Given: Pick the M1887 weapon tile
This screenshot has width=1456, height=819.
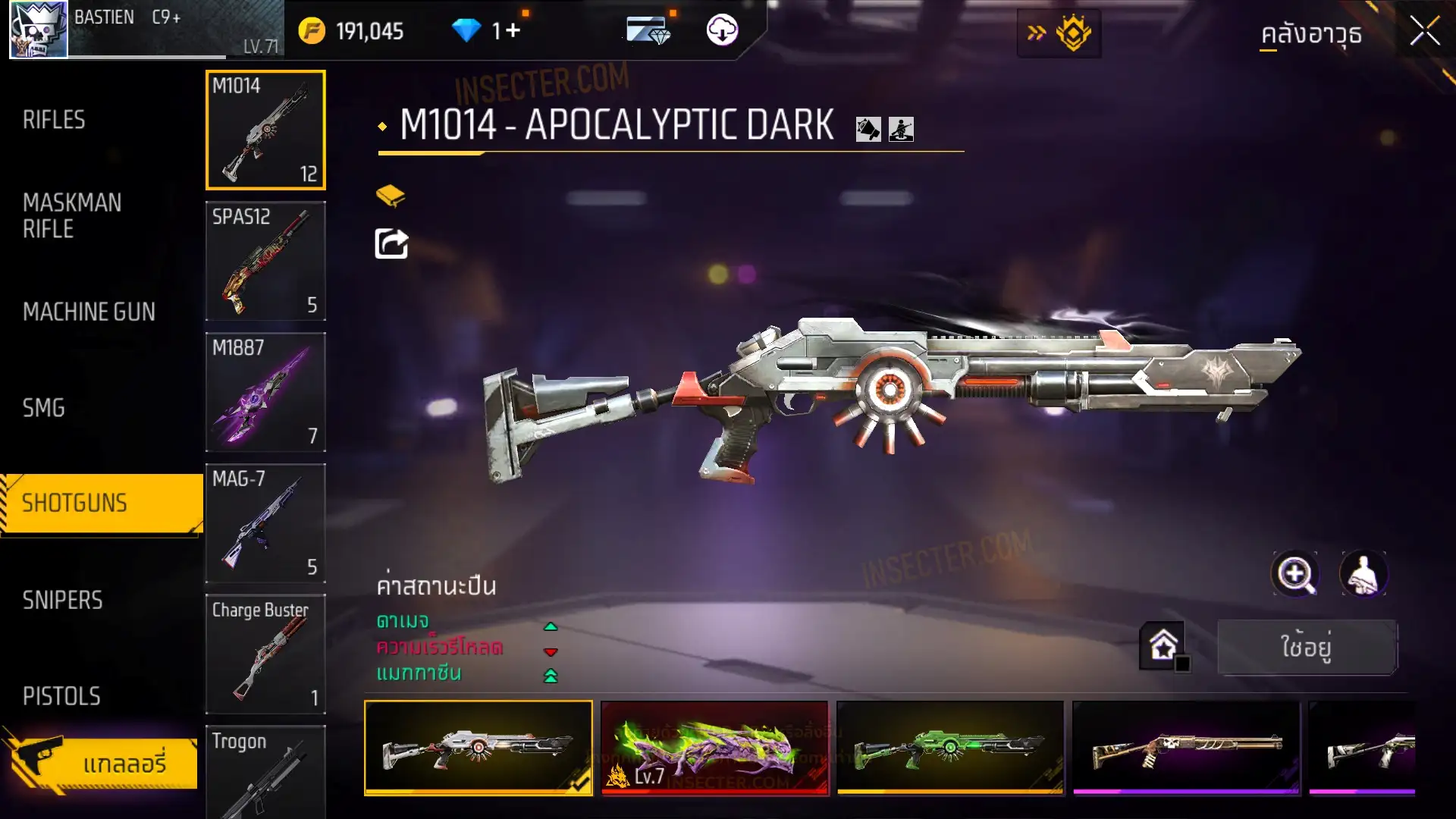Looking at the screenshot, I should point(265,392).
